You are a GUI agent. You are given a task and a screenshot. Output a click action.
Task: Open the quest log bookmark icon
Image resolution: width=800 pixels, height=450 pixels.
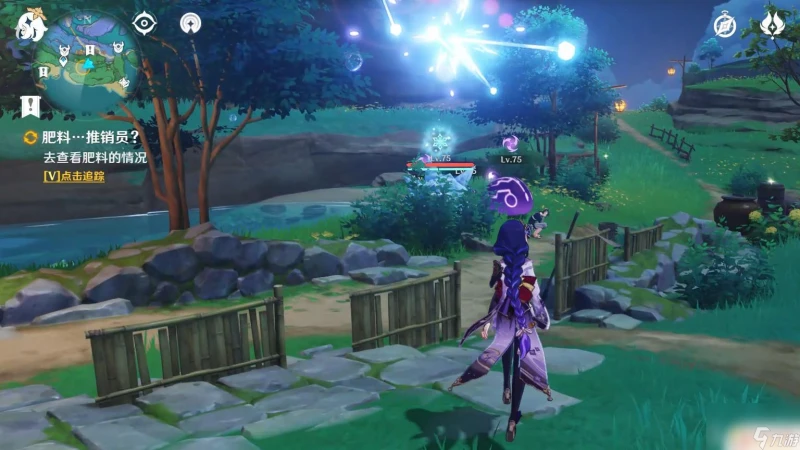tap(30, 103)
